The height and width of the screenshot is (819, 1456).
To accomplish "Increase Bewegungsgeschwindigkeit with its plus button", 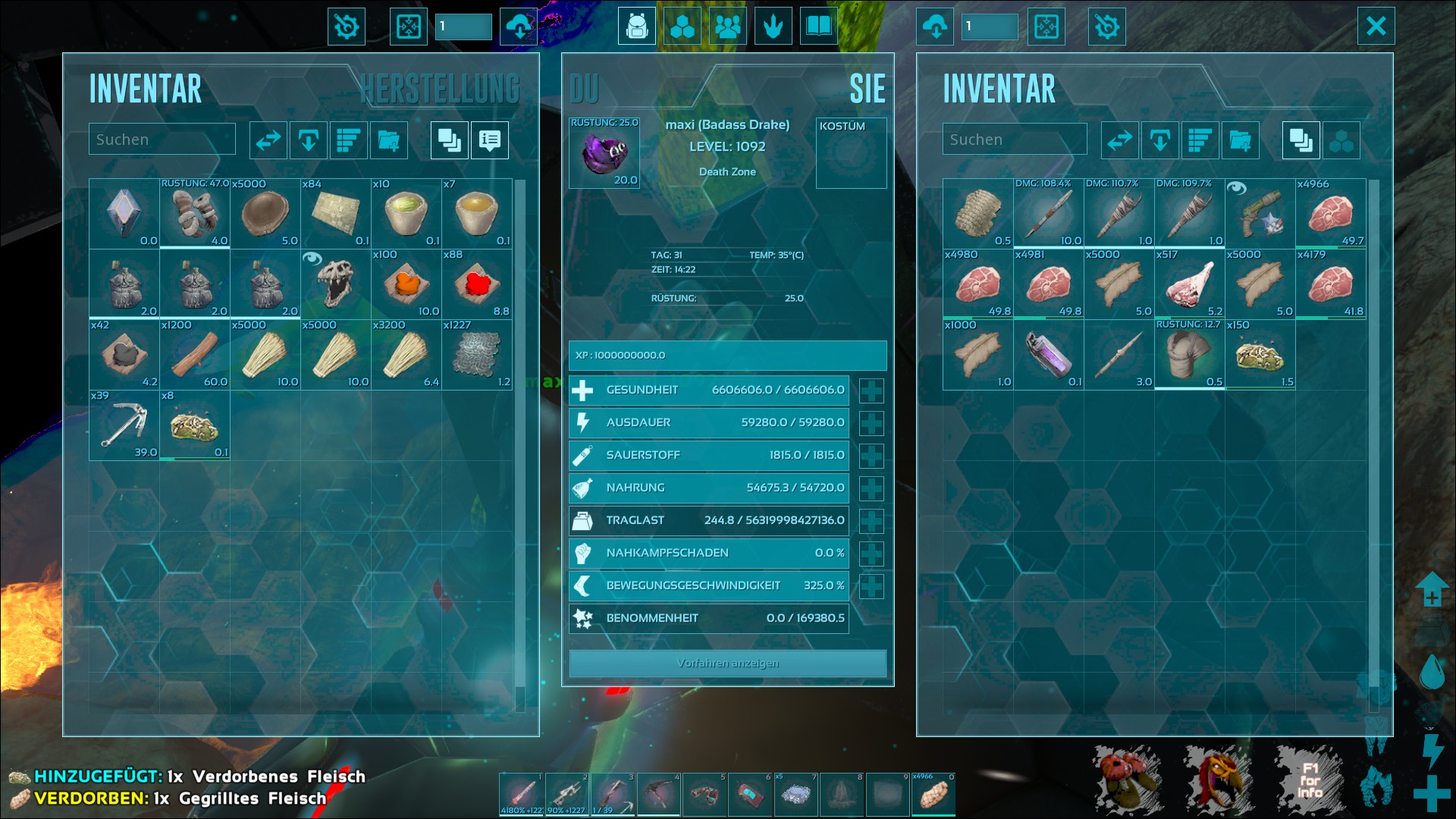I will point(871,586).
